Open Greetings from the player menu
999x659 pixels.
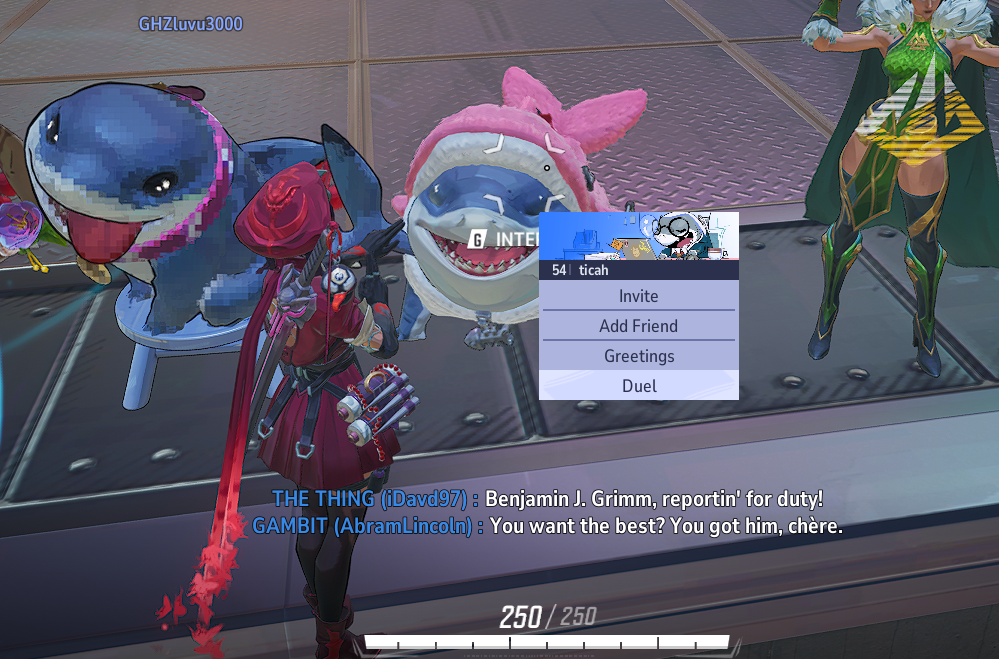click(x=638, y=356)
